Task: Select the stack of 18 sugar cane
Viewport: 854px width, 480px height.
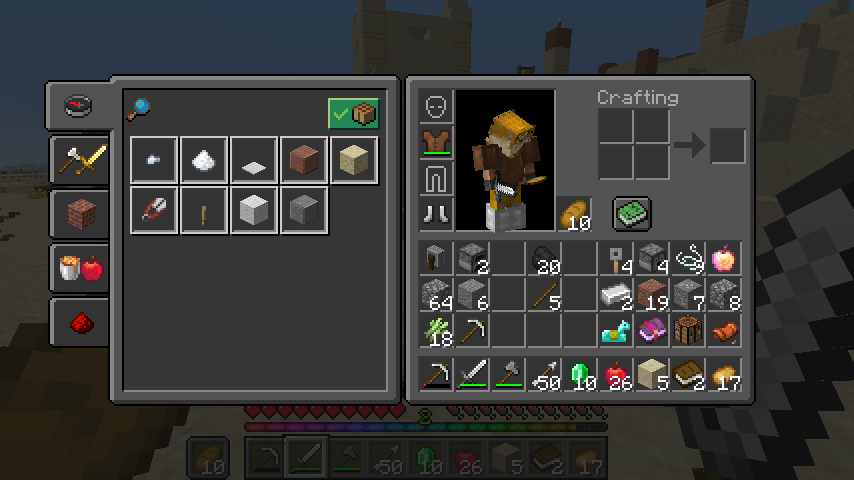Action: [x=437, y=329]
